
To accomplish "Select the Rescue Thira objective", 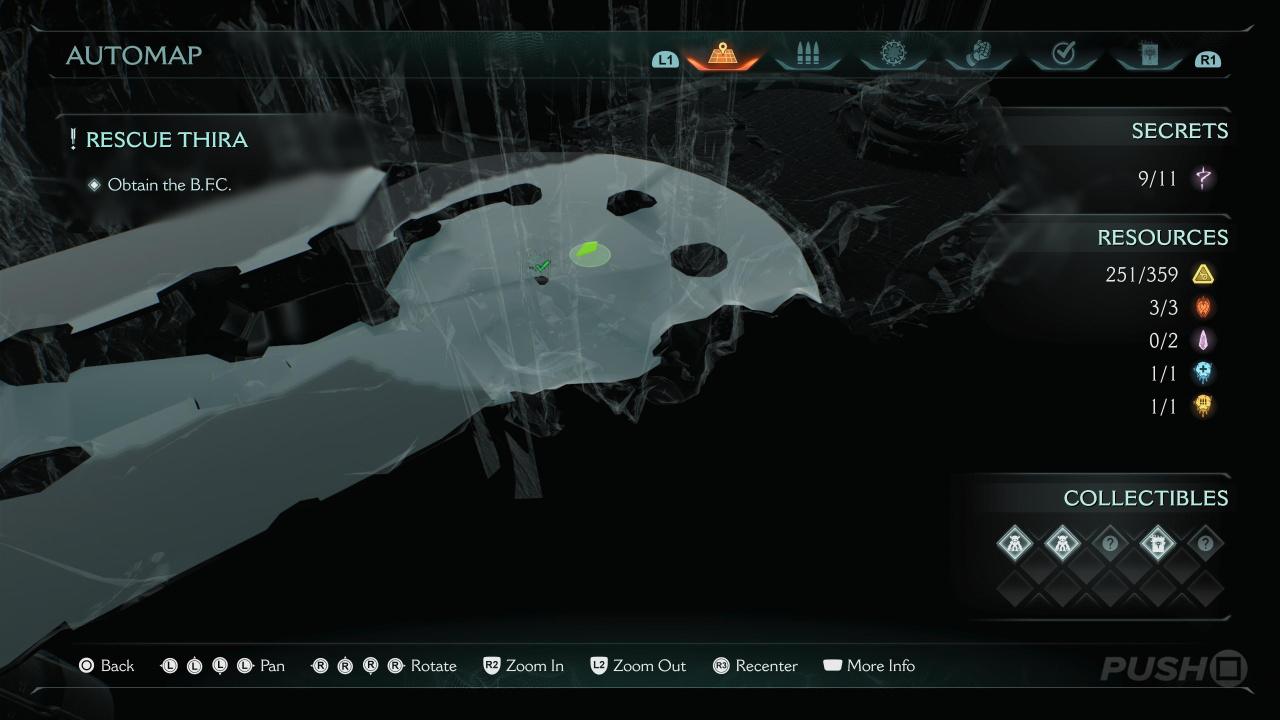I will click(x=166, y=140).
